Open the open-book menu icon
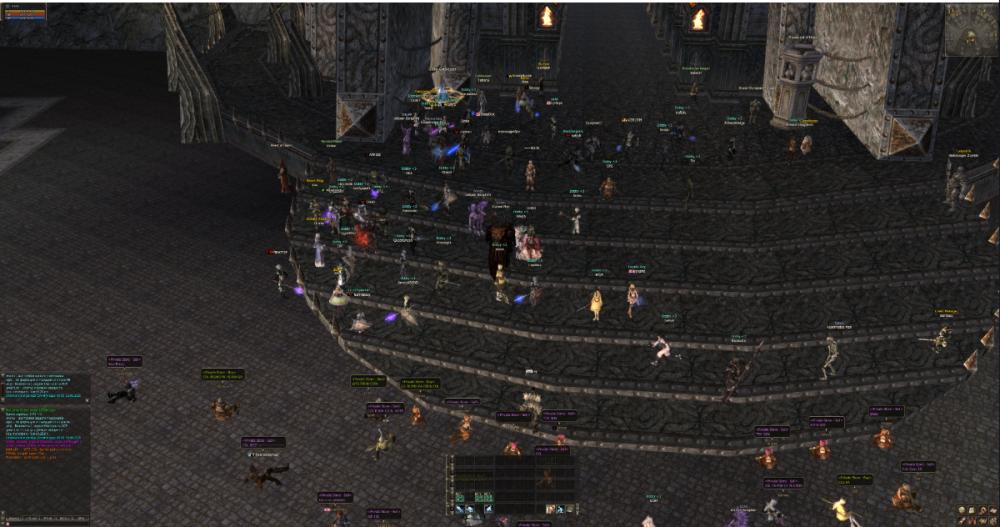 [x=994, y=509]
